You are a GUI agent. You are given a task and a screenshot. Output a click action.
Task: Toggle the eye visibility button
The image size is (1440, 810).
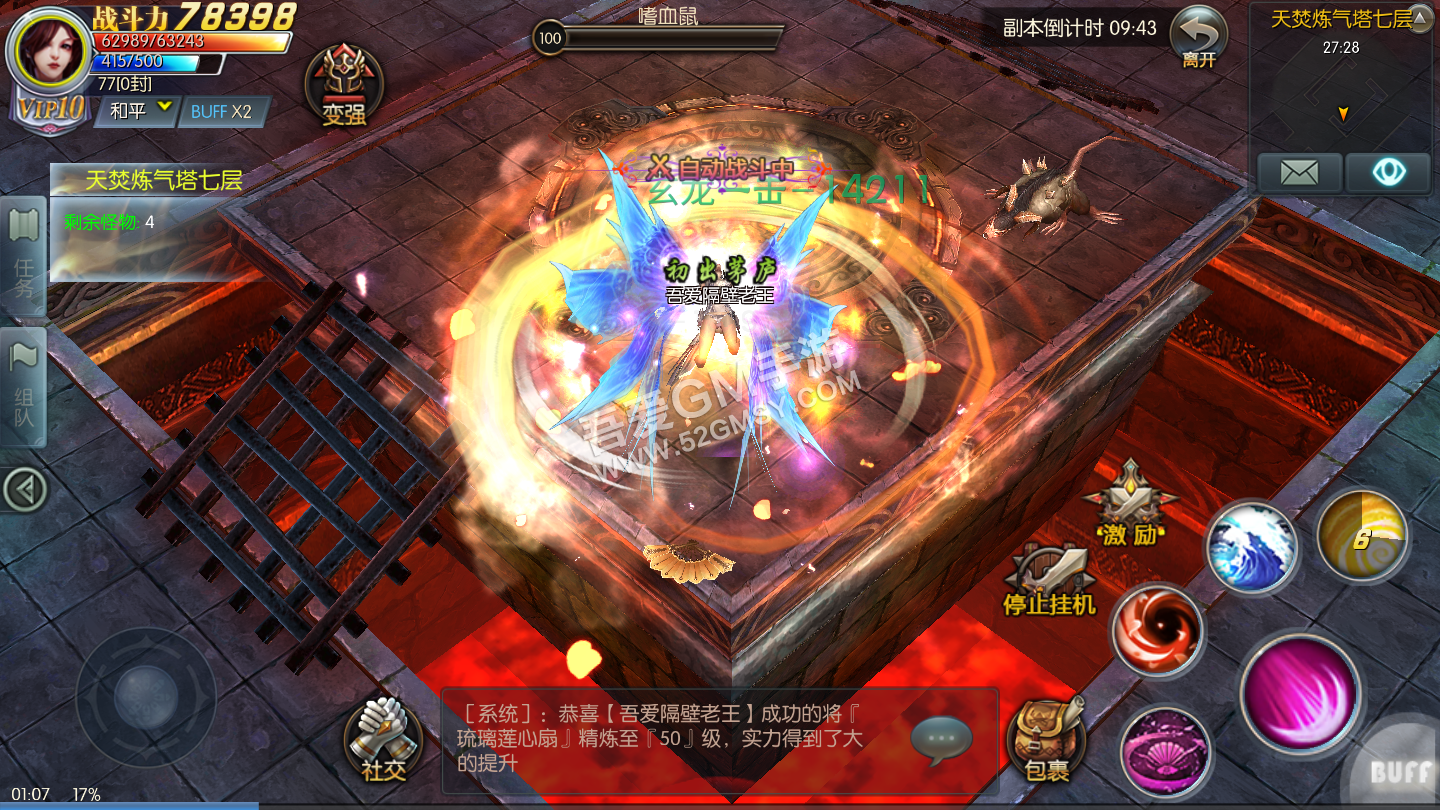[x=1388, y=173]
